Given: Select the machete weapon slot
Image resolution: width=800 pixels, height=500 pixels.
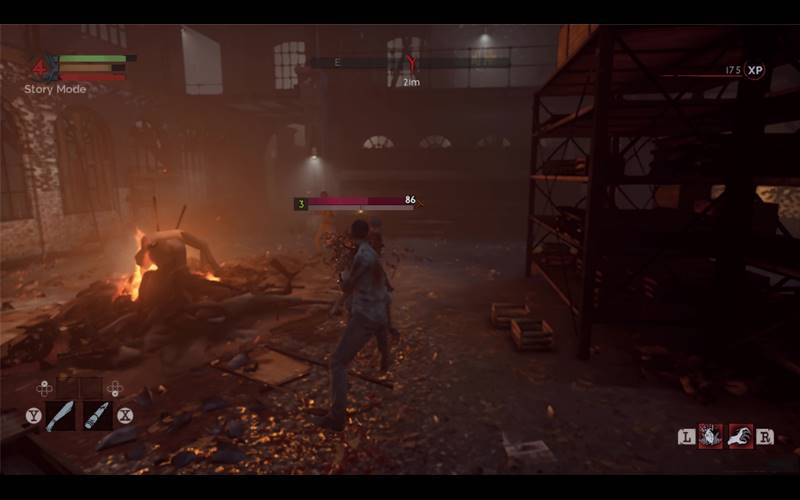Looking at the screenshot, I should (x=60, y=415).
